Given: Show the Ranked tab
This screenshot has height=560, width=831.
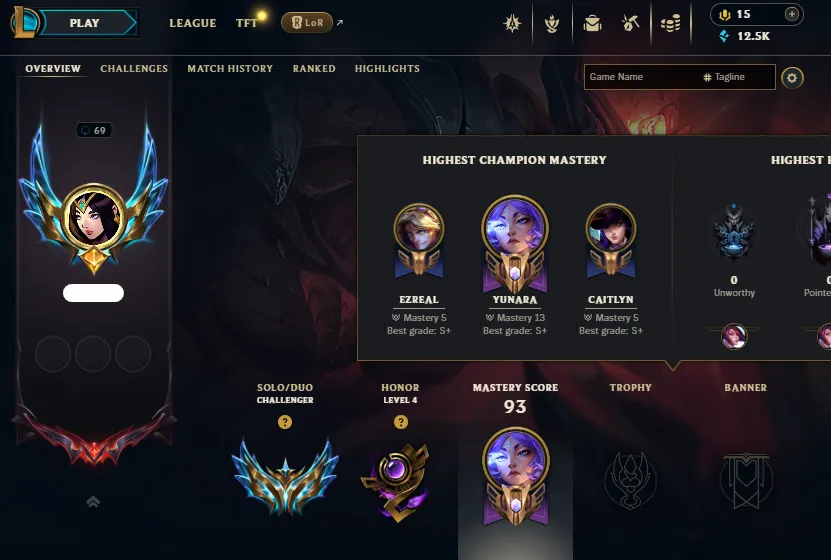Looking at the screenshot, I should click(314, 69).
